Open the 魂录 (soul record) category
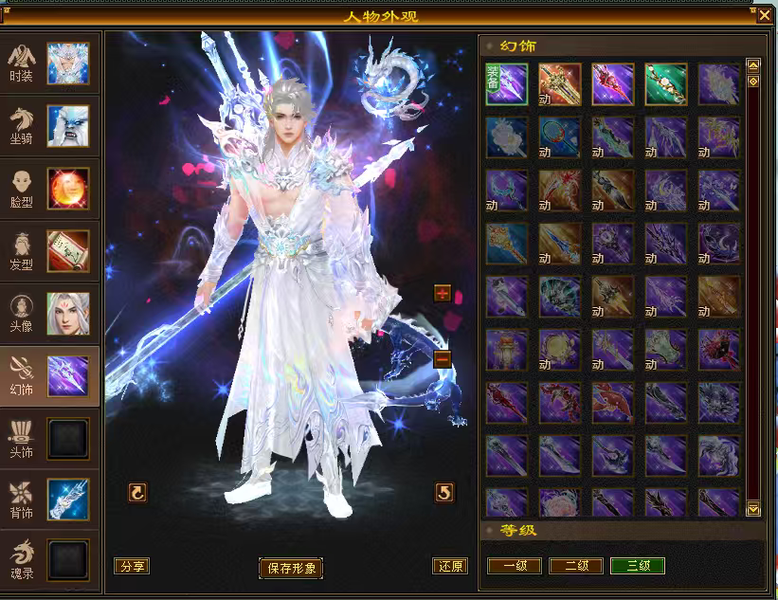 point(50,559)
